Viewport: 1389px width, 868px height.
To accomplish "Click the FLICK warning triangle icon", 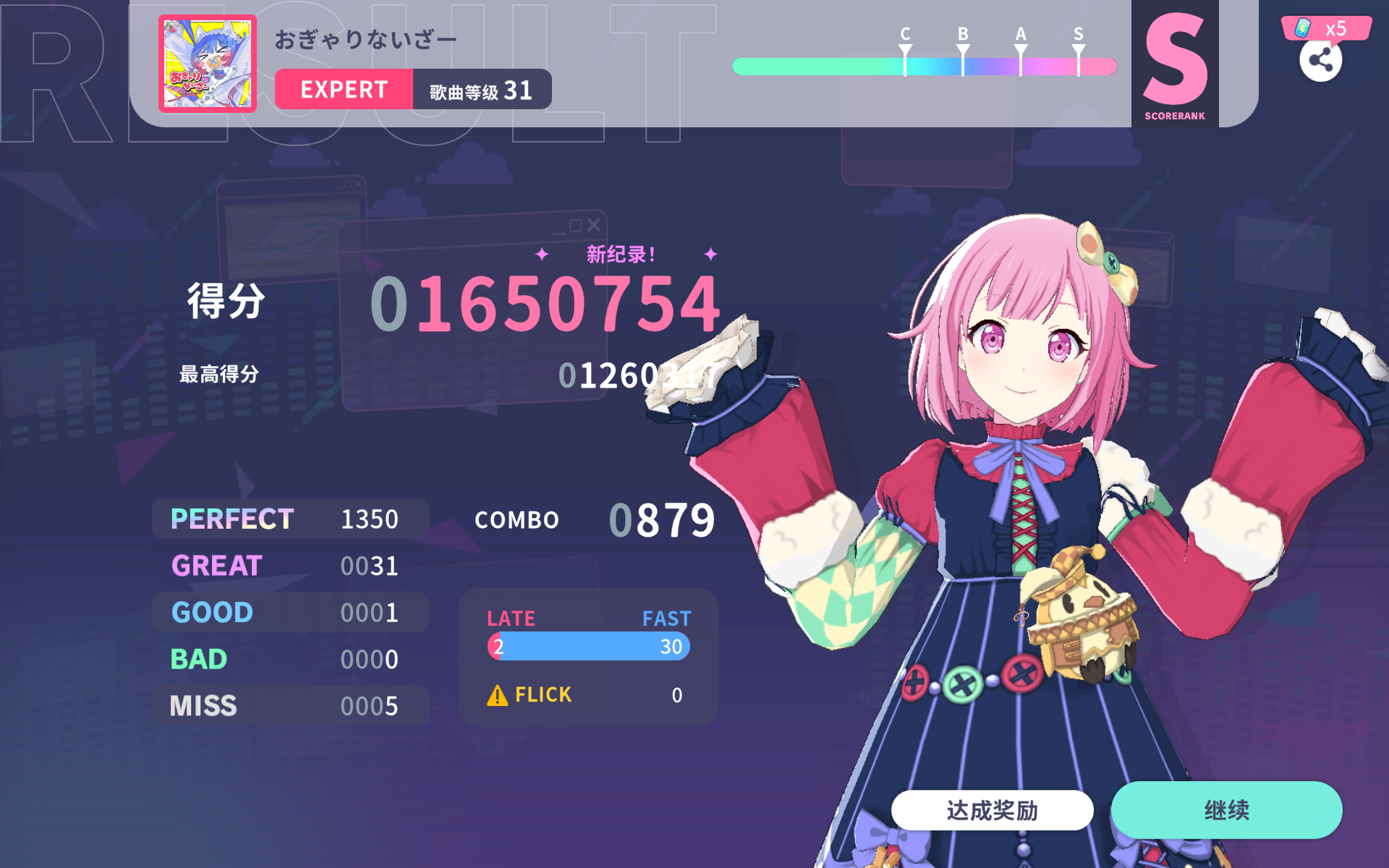I will click(497, 694).
